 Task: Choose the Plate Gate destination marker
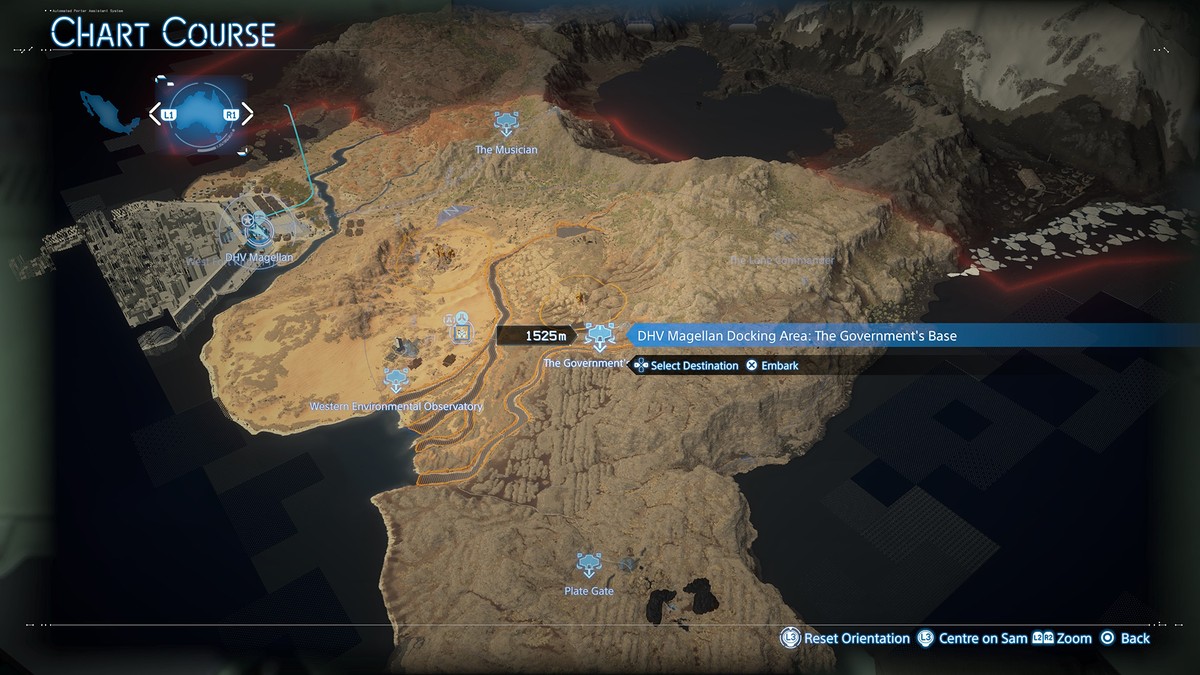coord(588,565)
